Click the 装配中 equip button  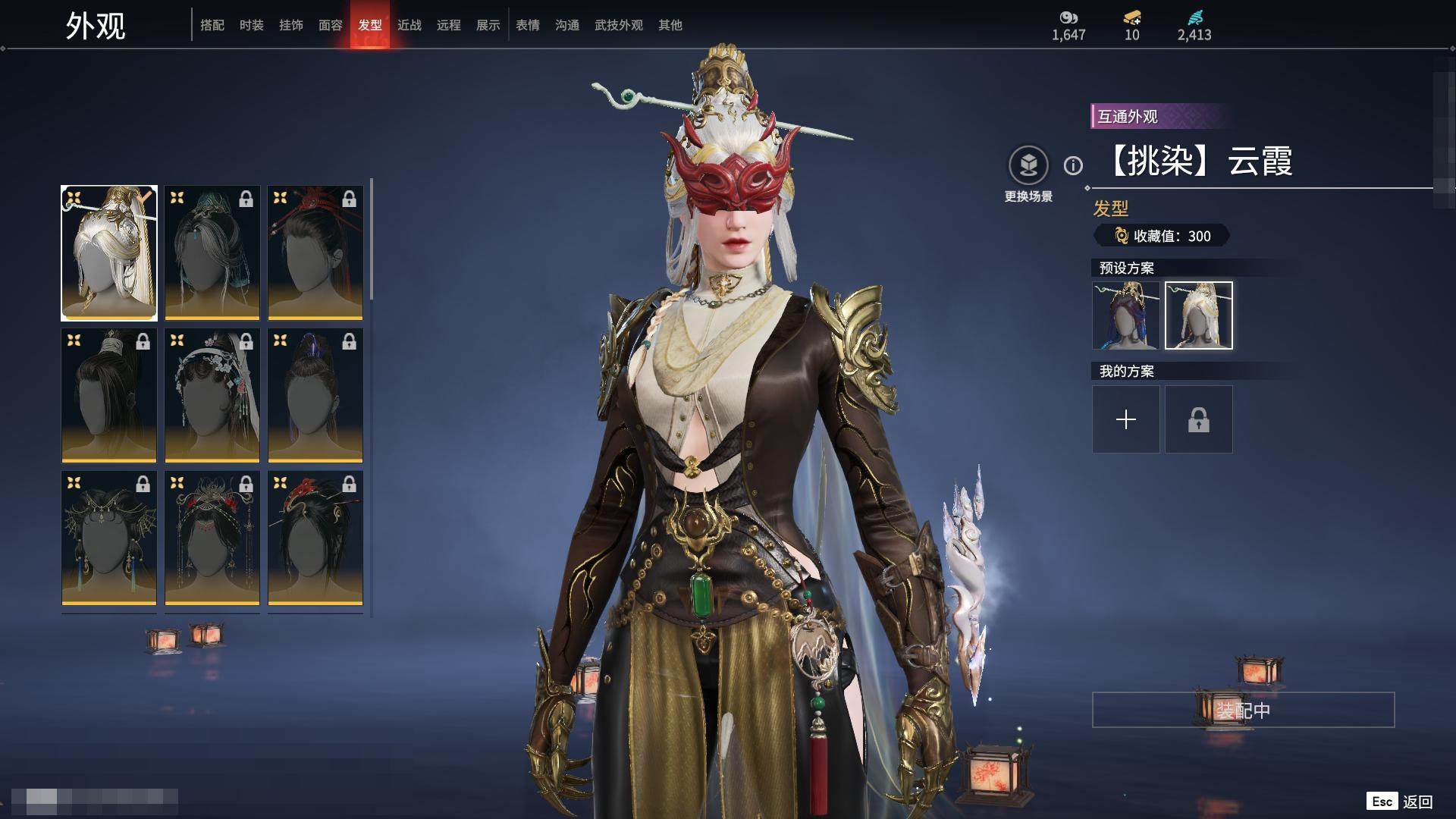click(1243, 710)
